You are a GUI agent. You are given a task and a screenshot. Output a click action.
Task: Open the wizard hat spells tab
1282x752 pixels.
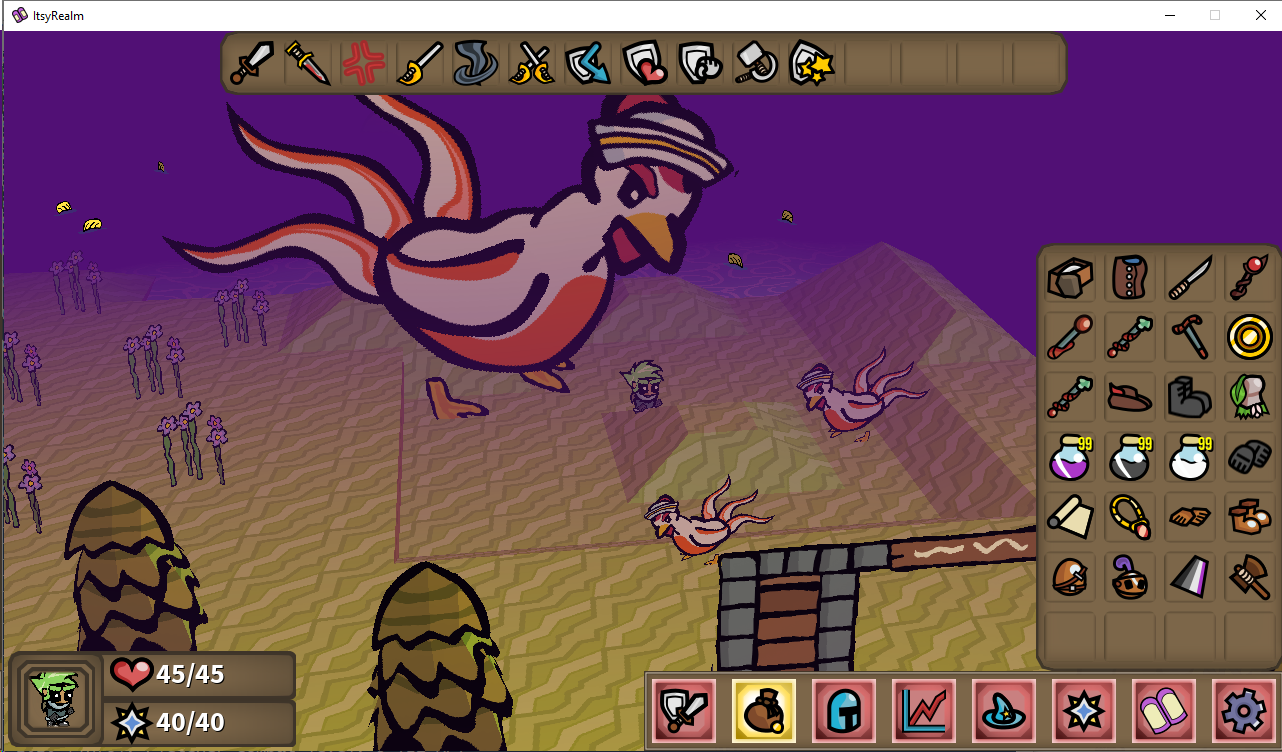click(1004, 711)
